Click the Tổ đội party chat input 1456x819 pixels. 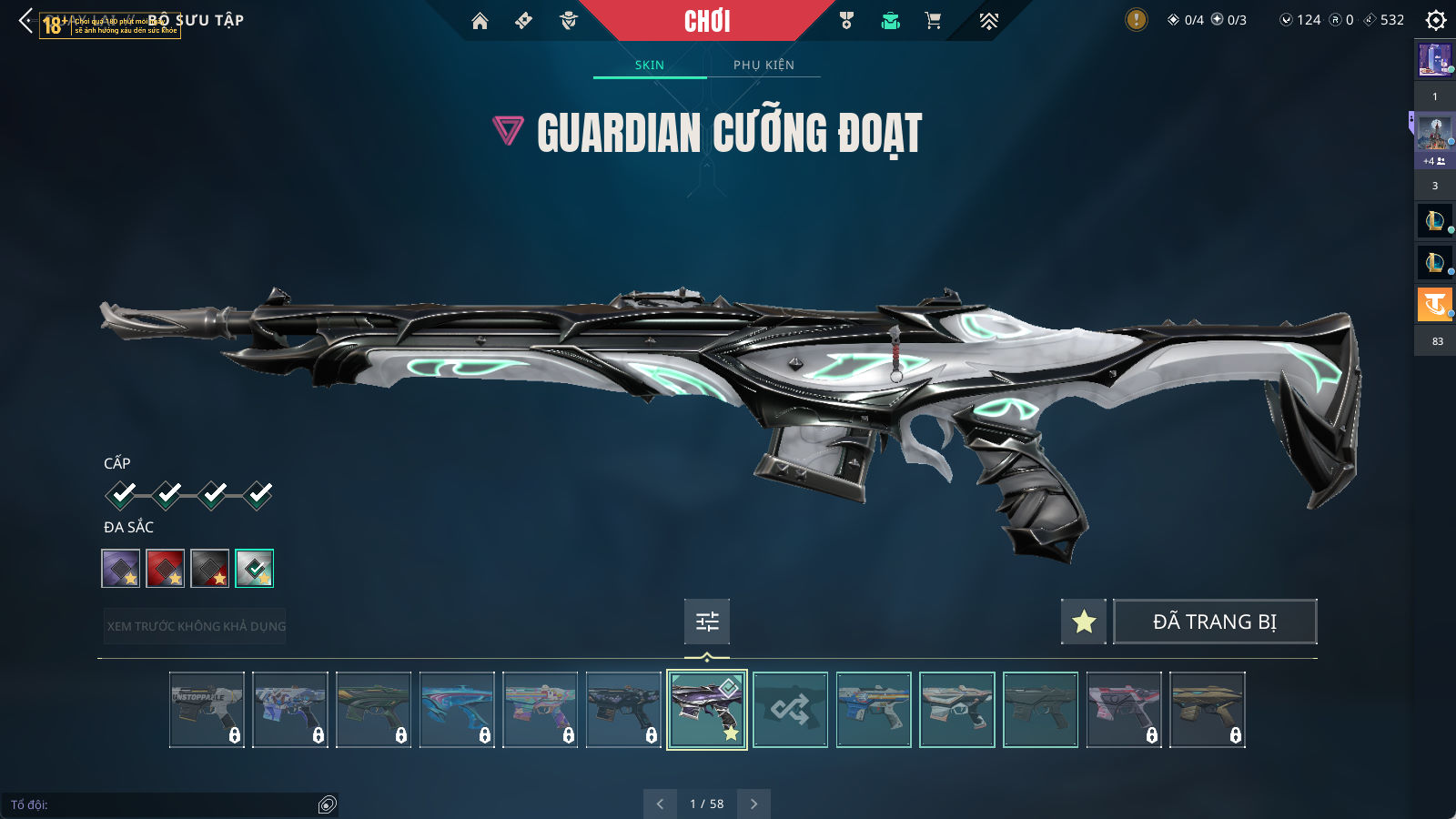pos(164,804)
